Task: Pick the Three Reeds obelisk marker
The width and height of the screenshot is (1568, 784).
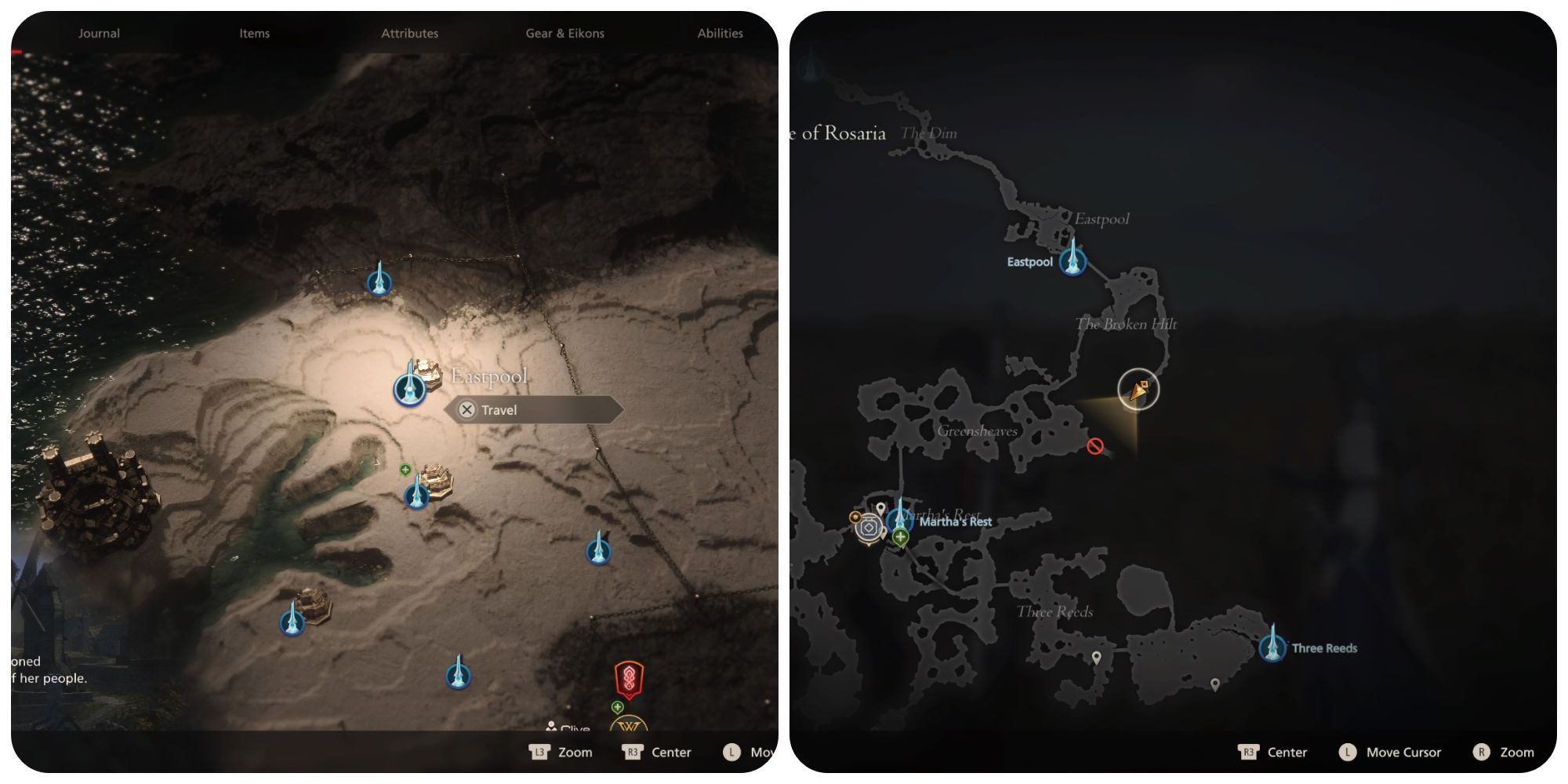Action: click(1272, 648)
